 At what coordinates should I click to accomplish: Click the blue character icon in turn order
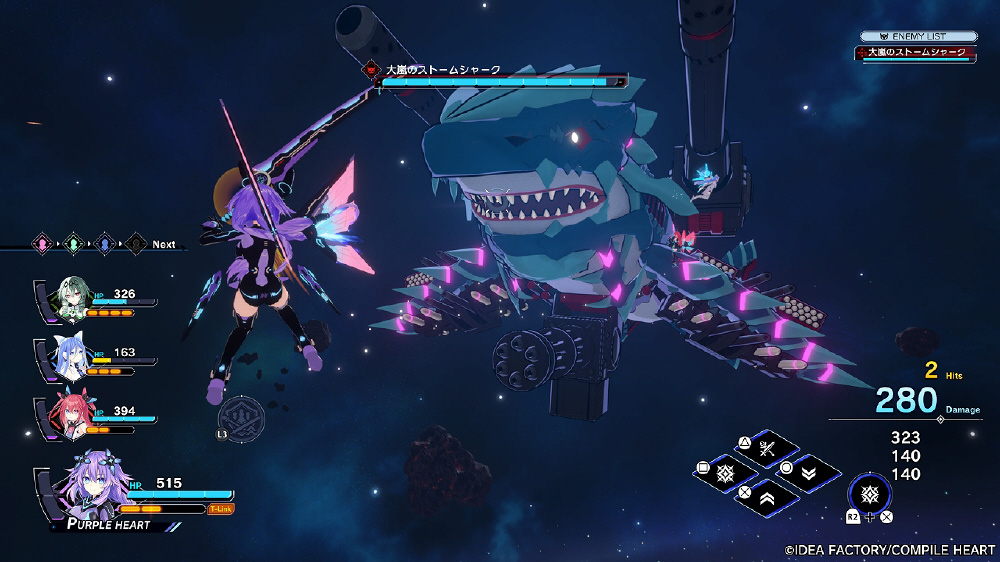click(x=103, y=243)
